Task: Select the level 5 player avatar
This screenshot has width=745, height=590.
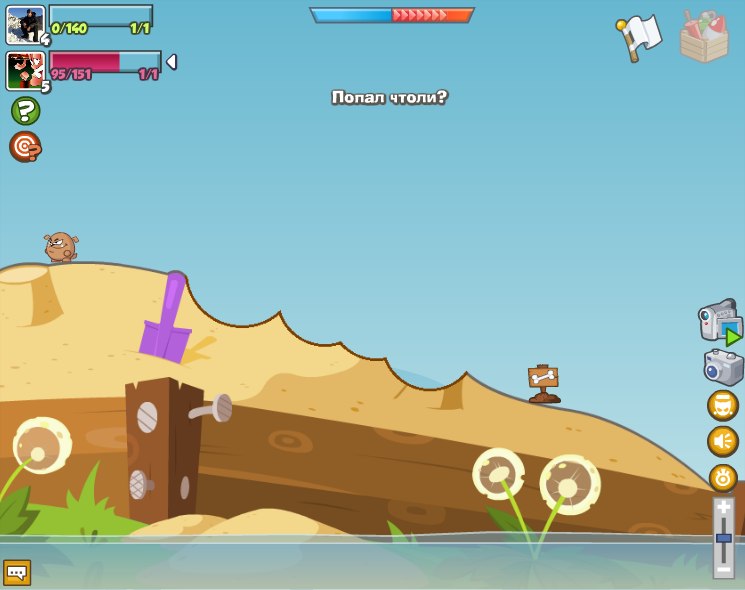Action: [x=24, y=70]
